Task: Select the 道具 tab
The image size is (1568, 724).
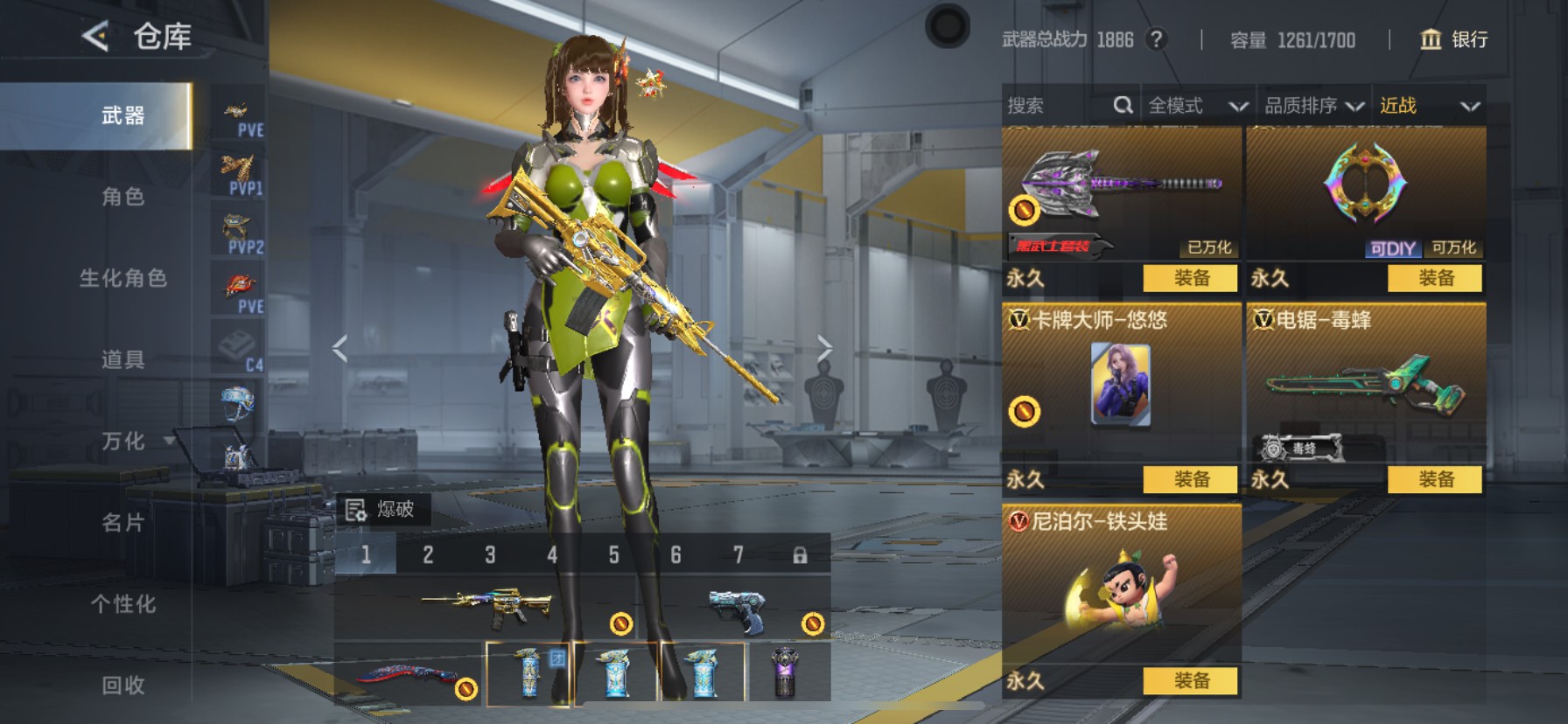Action: click(x=122, y=359)
